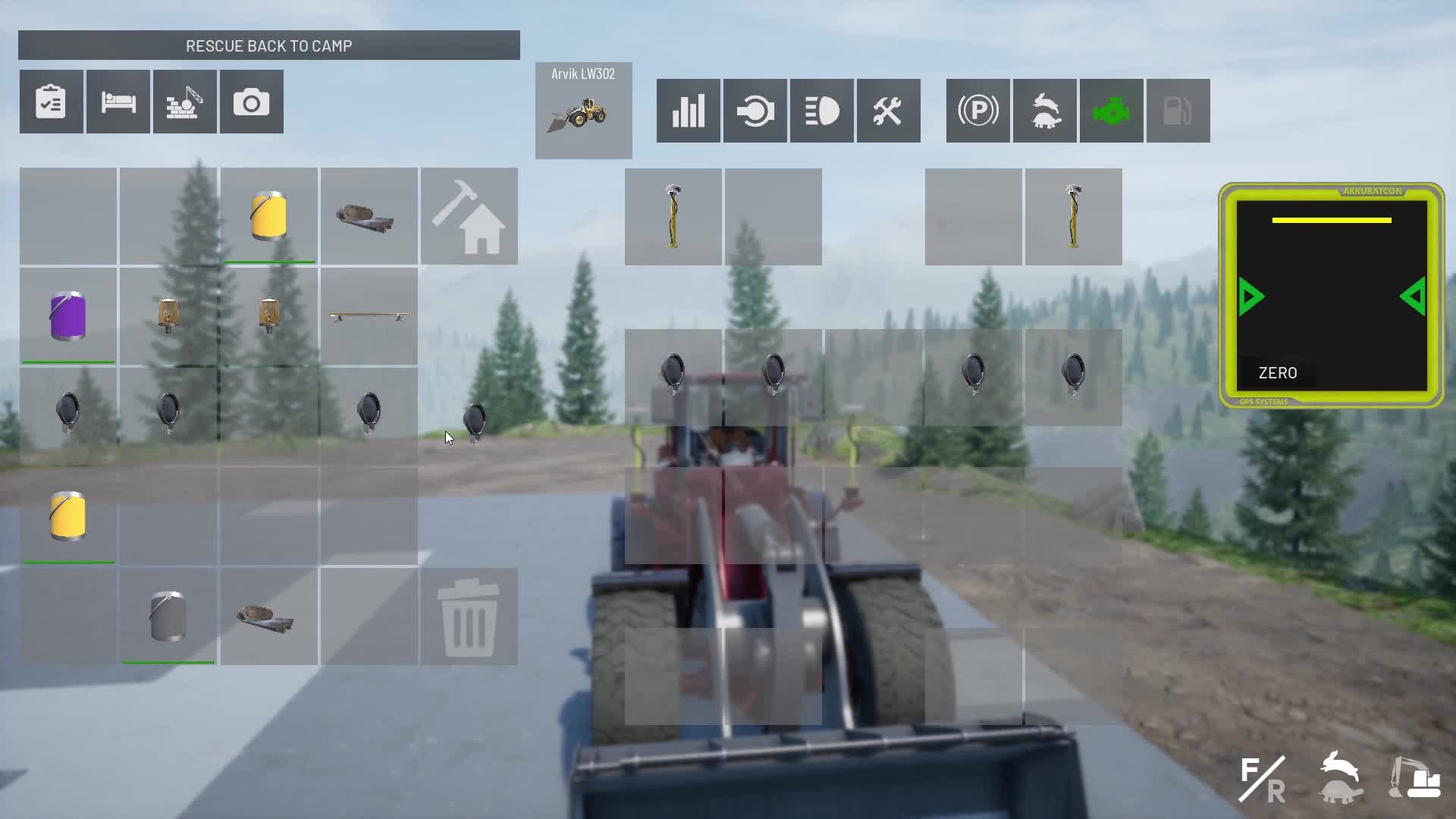Image resolution: width=1456 pixels, height=819 pixels.
Task: Click the hammer-and-house build icon
Action: click(469, 216)
